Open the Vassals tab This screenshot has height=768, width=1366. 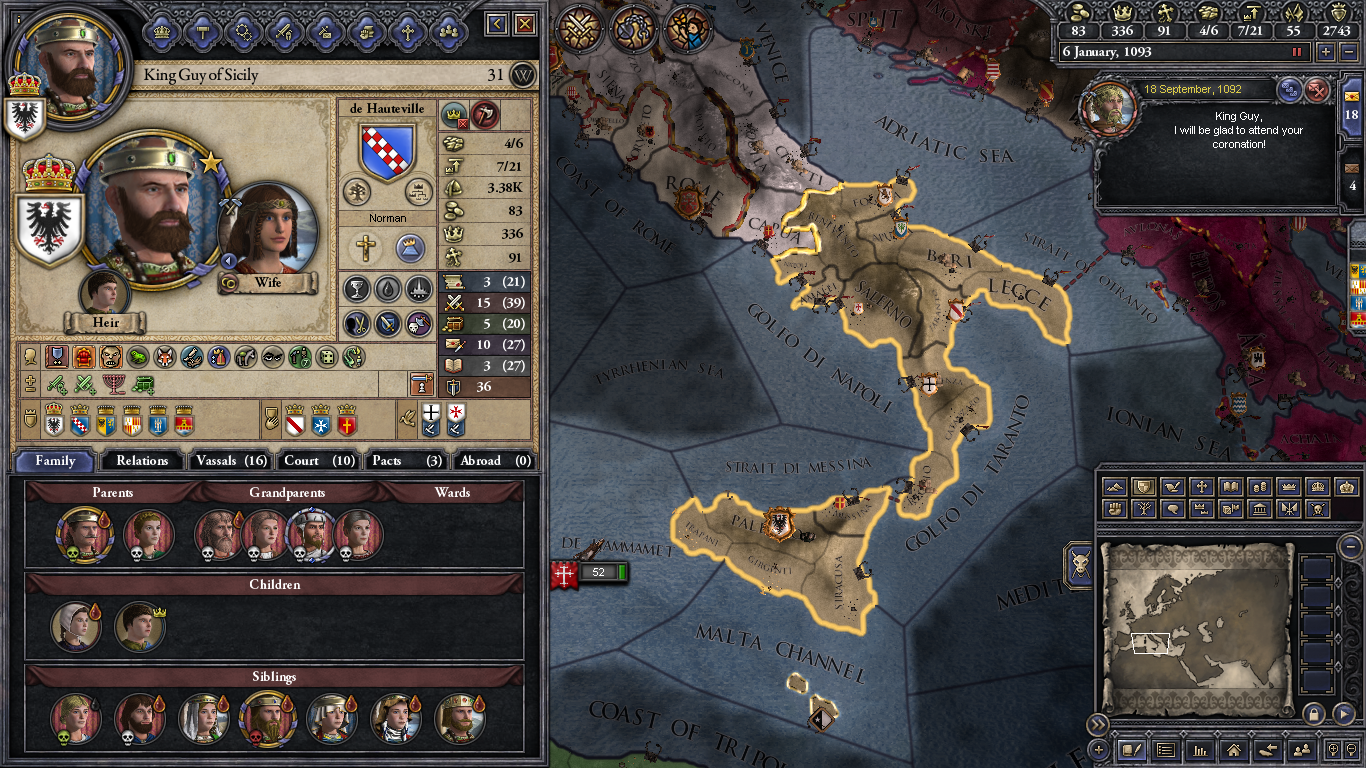[231, 461]
